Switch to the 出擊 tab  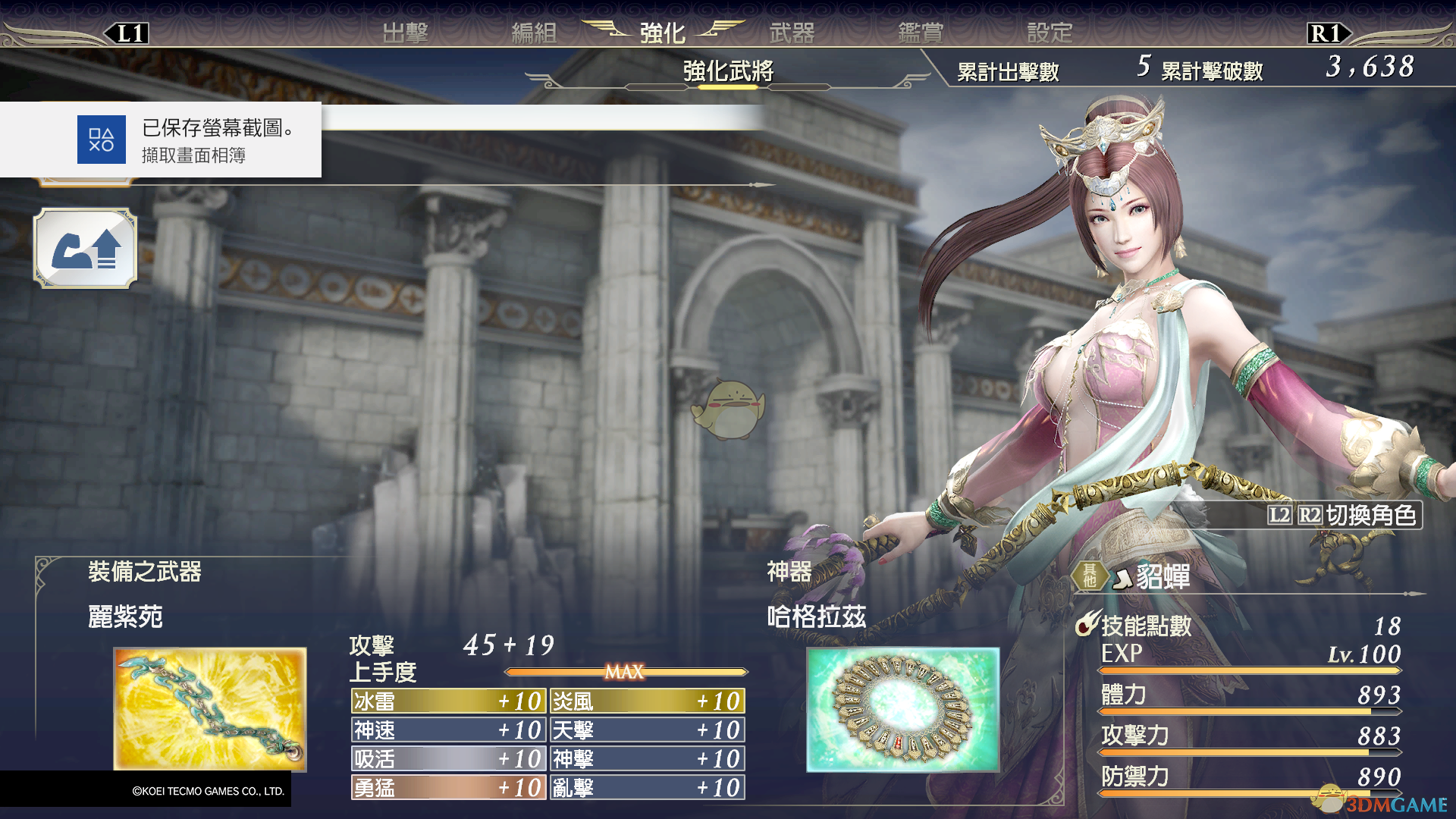[x=405, y=33]
